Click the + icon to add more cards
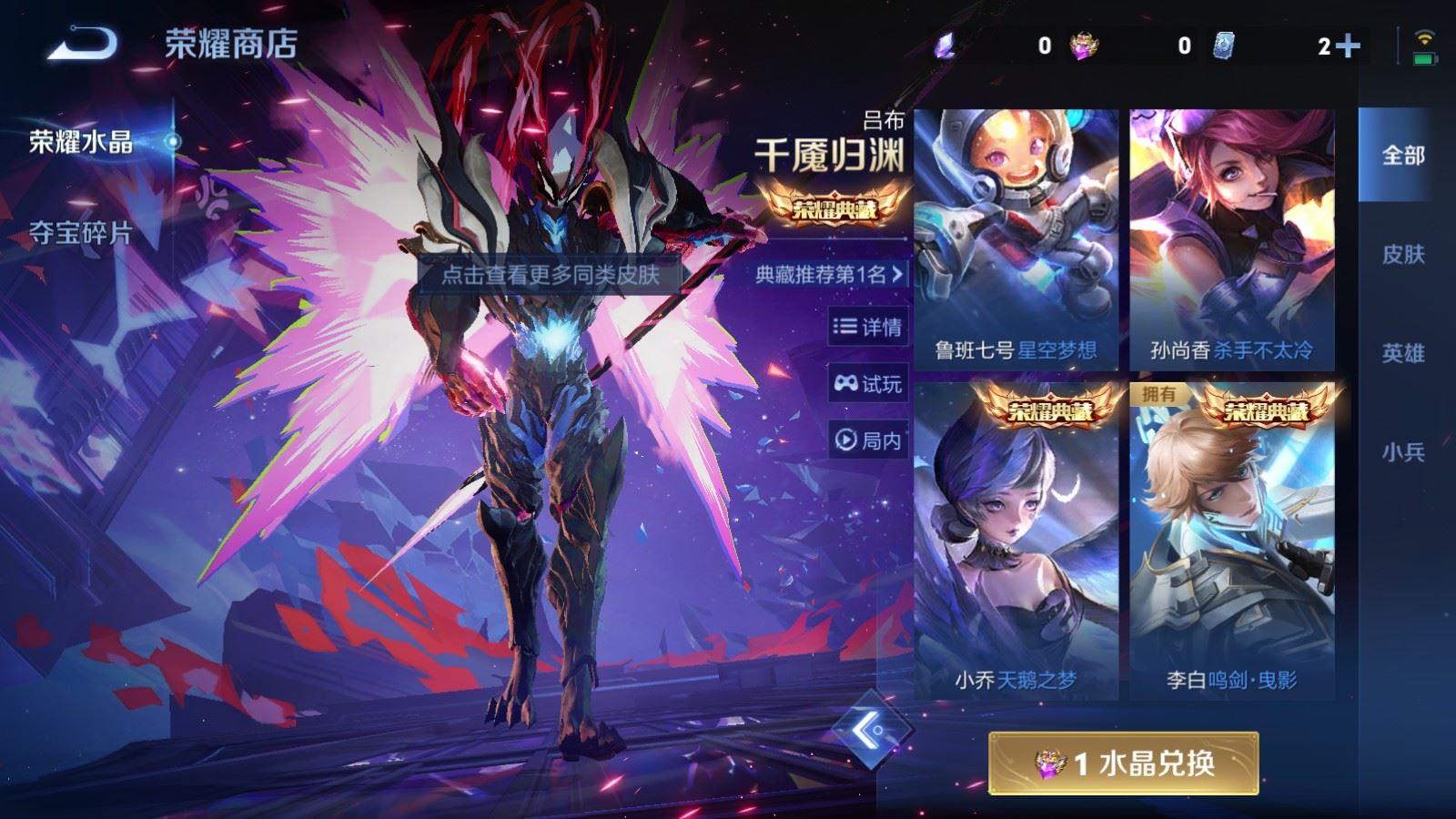This screenshot has width=1456, height=819. click(x=1346, y=44)
